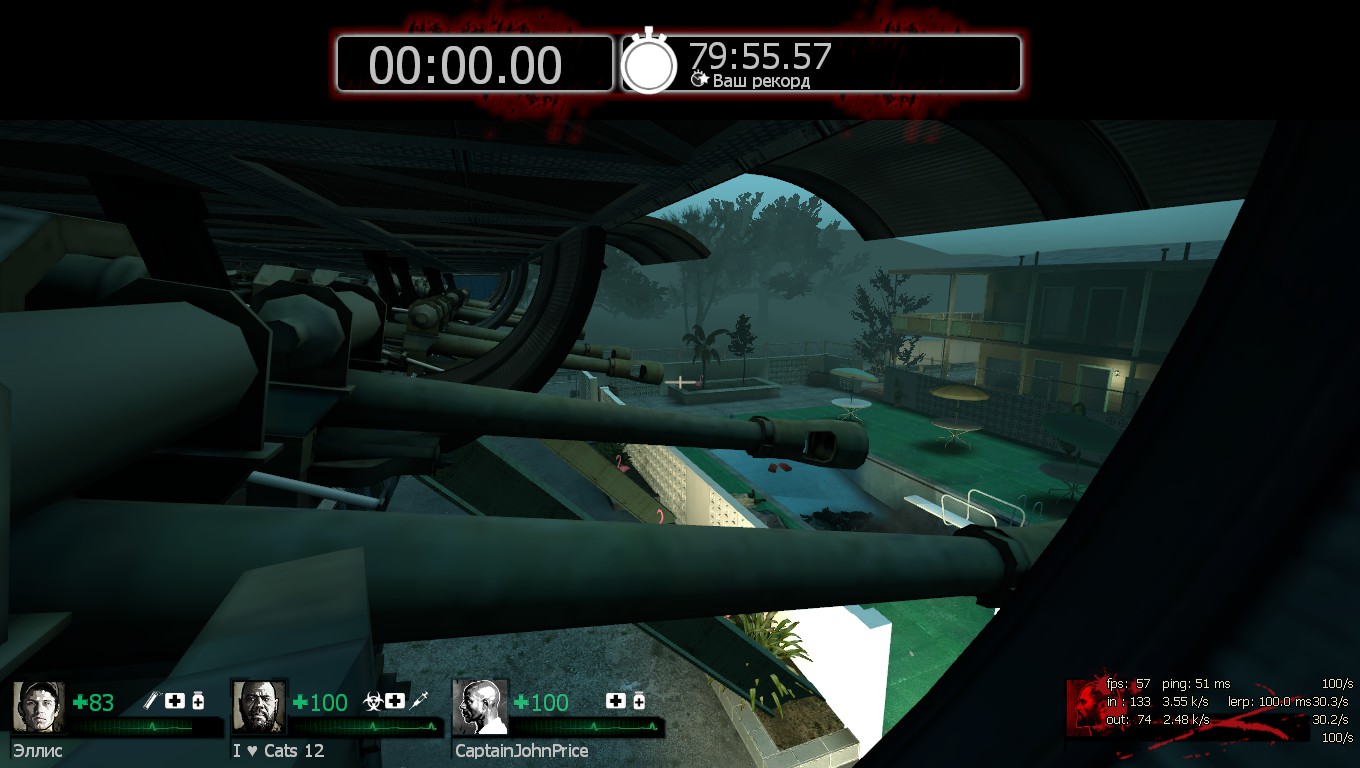The height and width of the screenshot is (768, 1360).
Task: Choose CaptainJohnPrice's white silhouette portrait
Action: [x=480, y=707]
